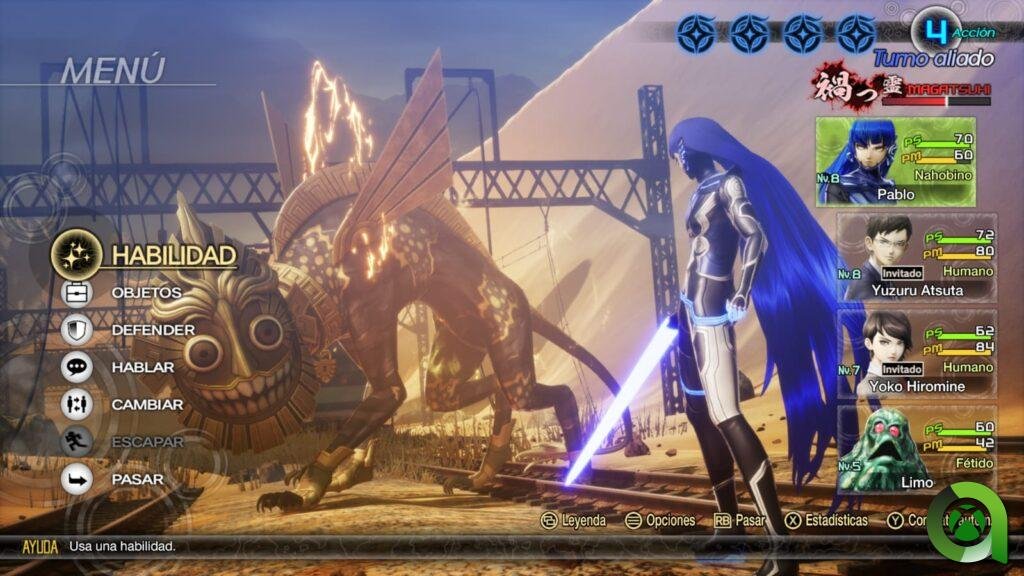1024x576 pixels.
Task: Select the HABILIDAD command
Action: [x=172, y=255]
